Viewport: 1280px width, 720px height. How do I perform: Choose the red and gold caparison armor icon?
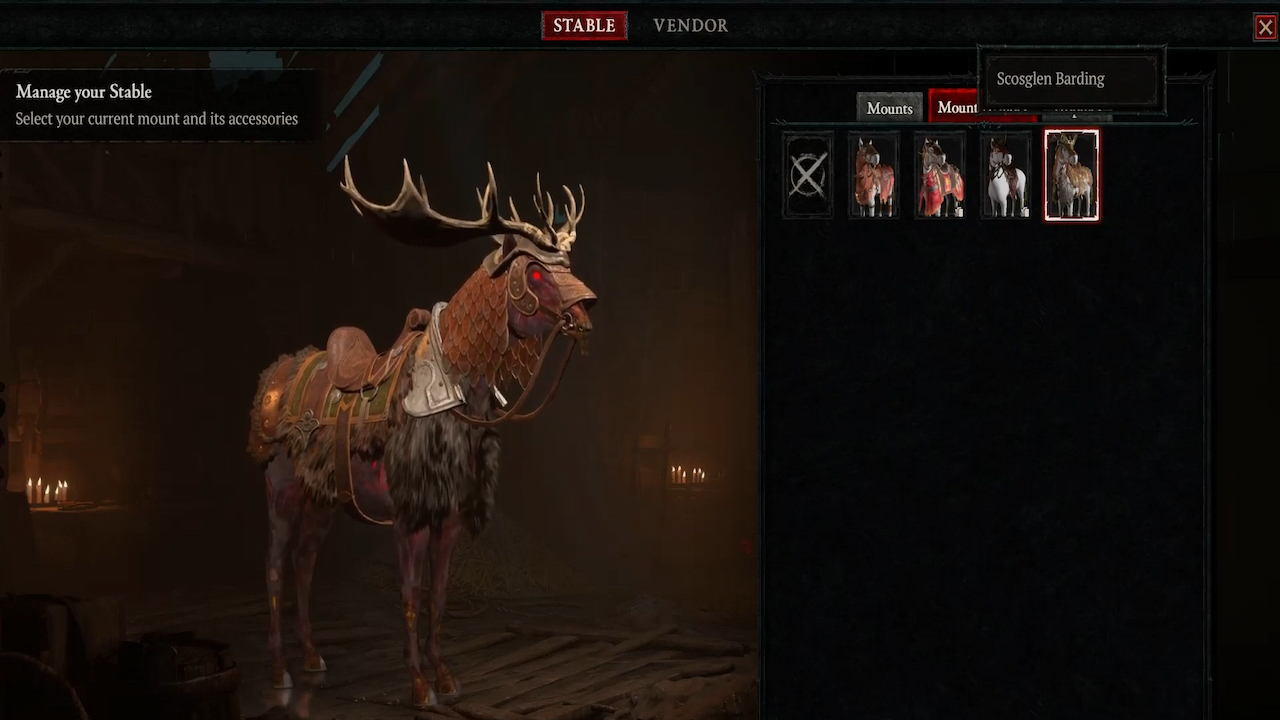pos(940,173)
